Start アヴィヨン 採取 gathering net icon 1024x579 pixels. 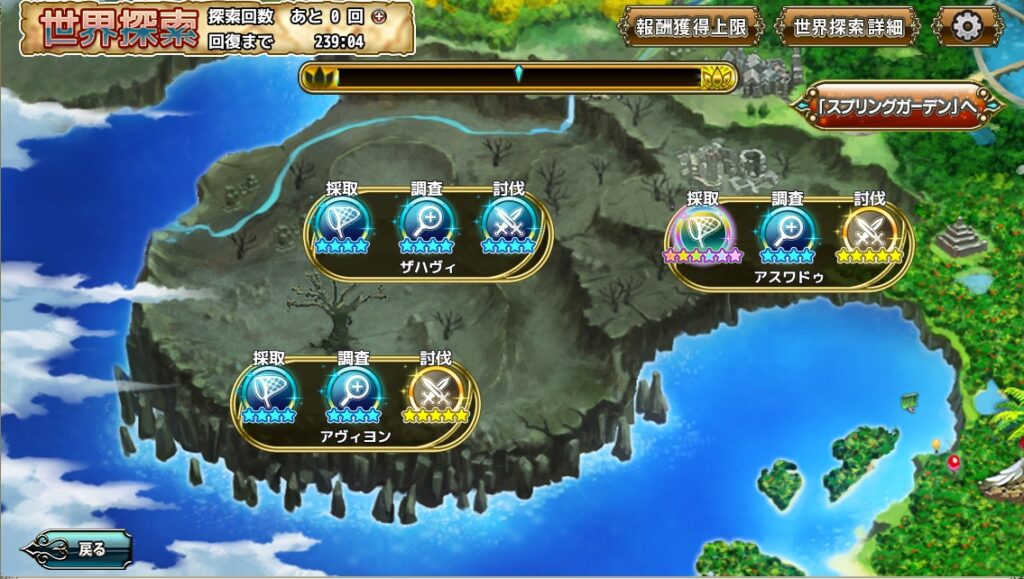(x=269, y=388)
